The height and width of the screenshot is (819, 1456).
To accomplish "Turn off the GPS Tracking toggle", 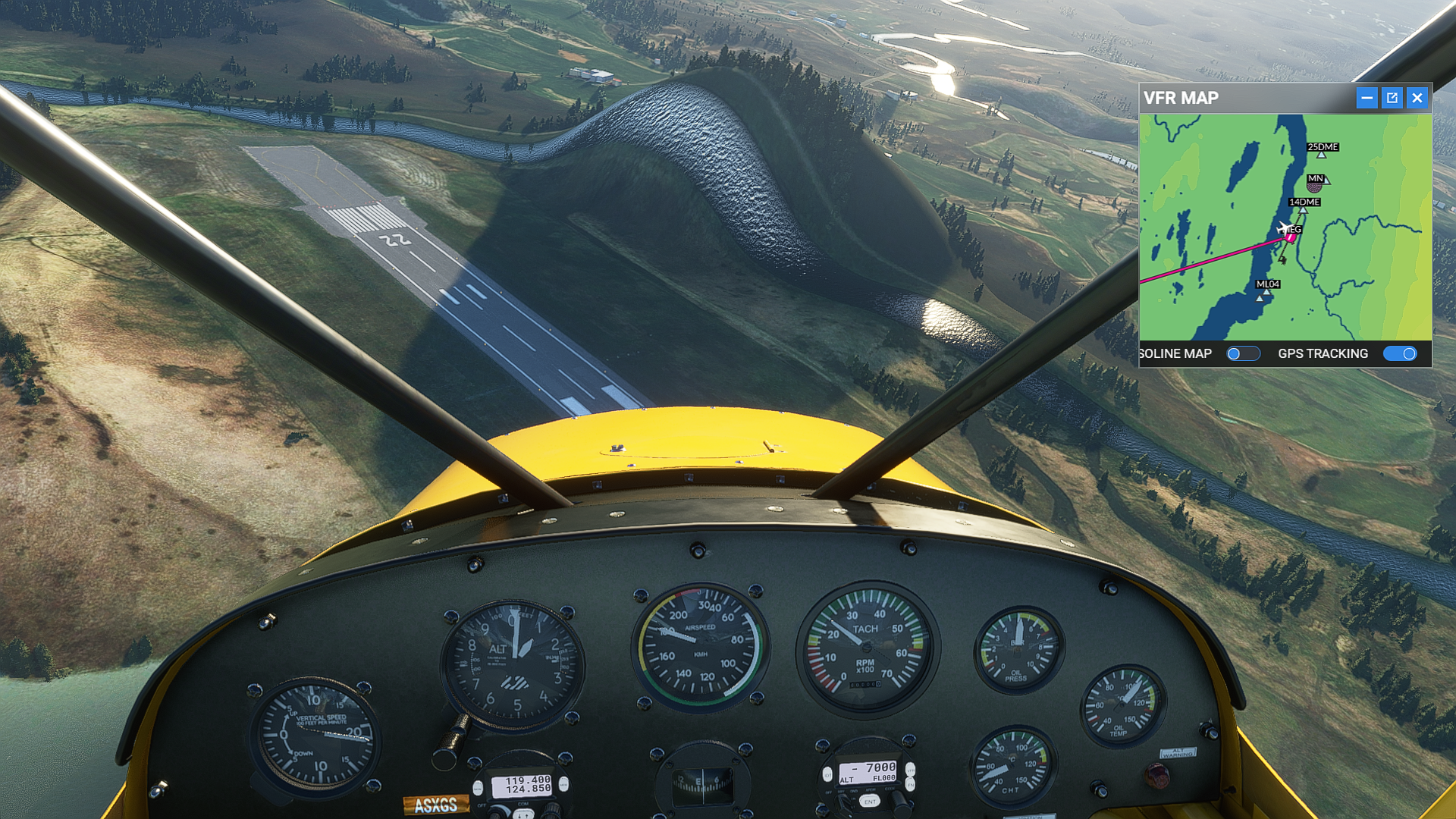I will (1400, 353).
